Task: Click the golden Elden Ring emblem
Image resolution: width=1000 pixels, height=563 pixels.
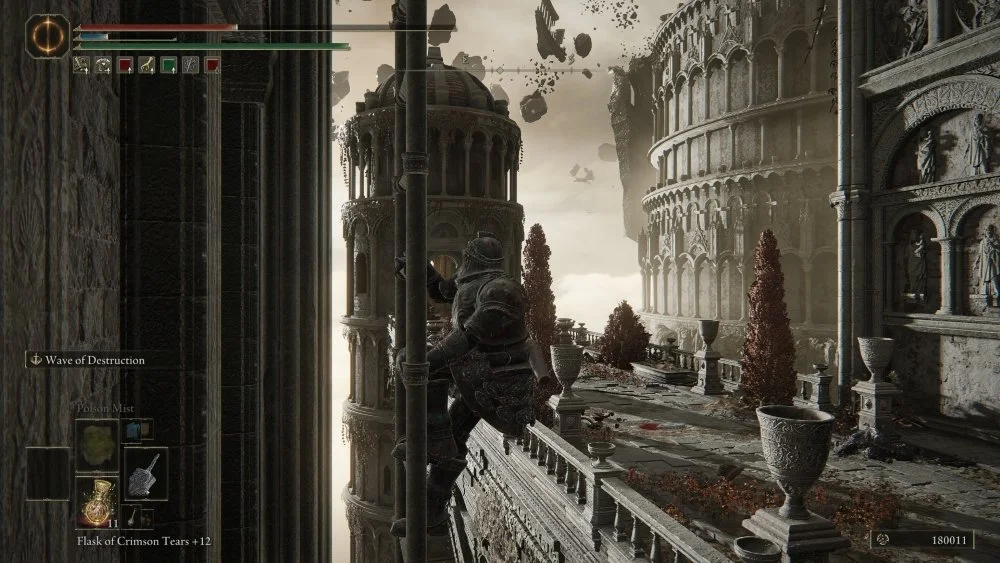Action: tap(47, 37)
